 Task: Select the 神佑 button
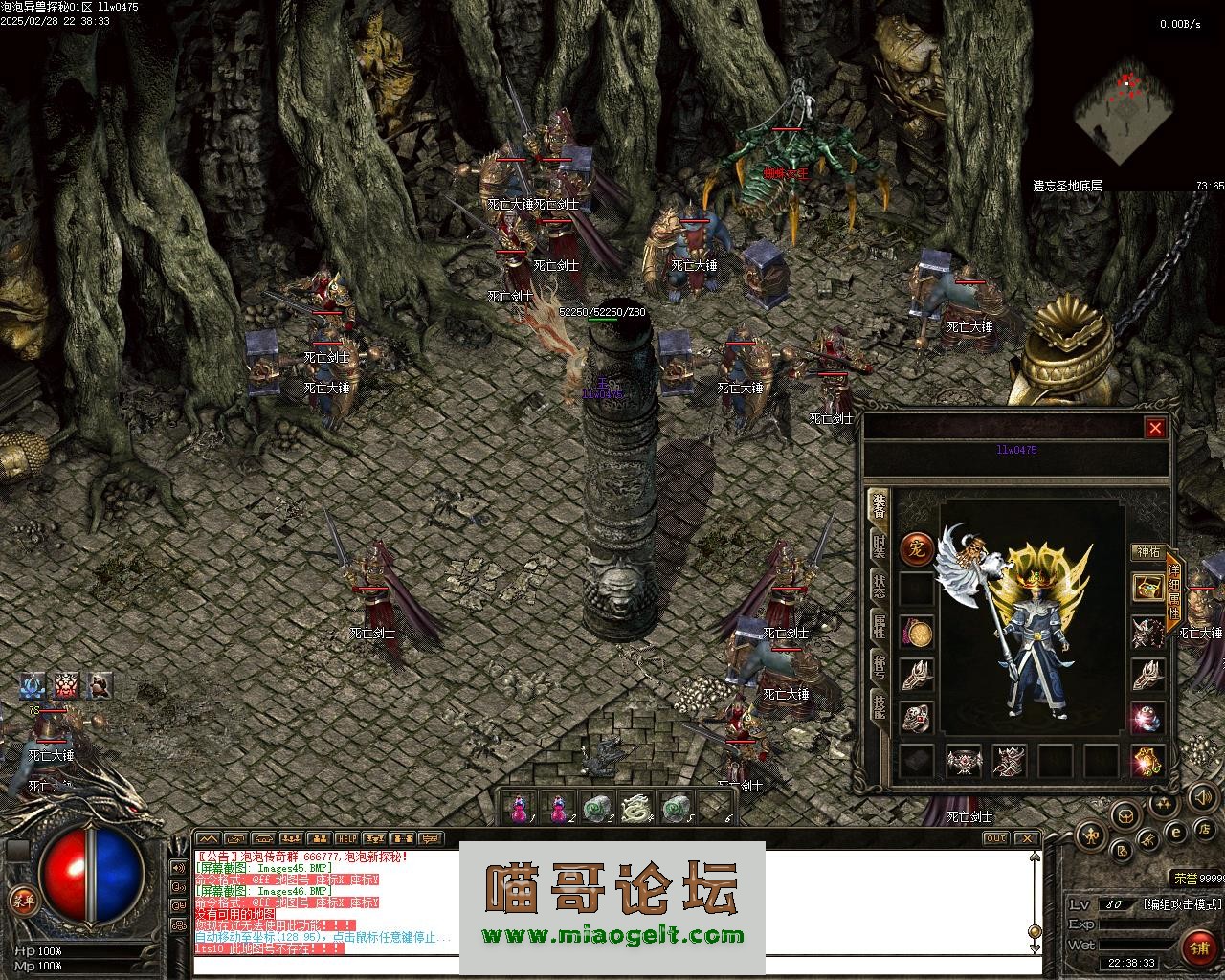click(x=1146, y=552)
